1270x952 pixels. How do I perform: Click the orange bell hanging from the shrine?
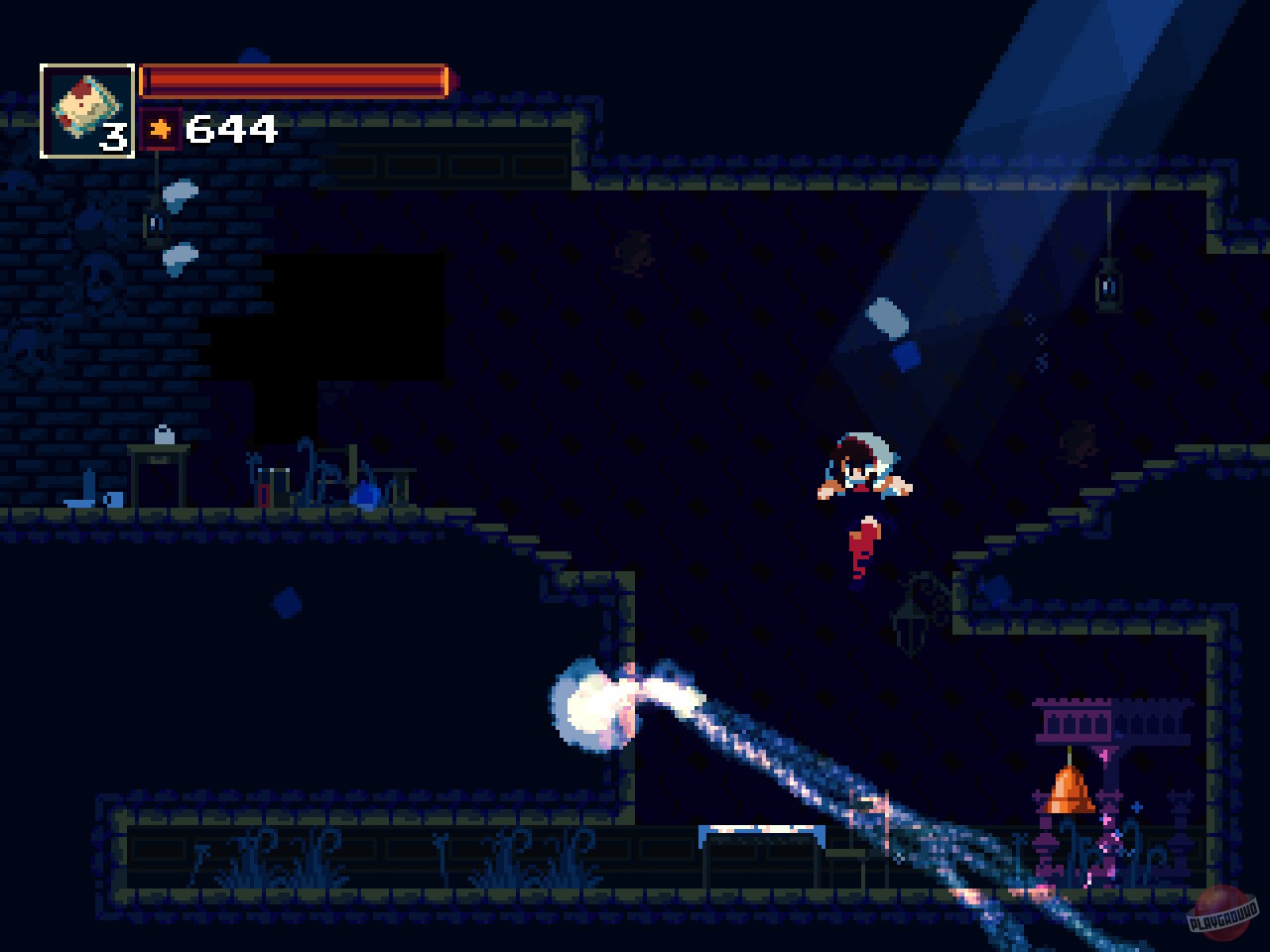pos(1070,790)
